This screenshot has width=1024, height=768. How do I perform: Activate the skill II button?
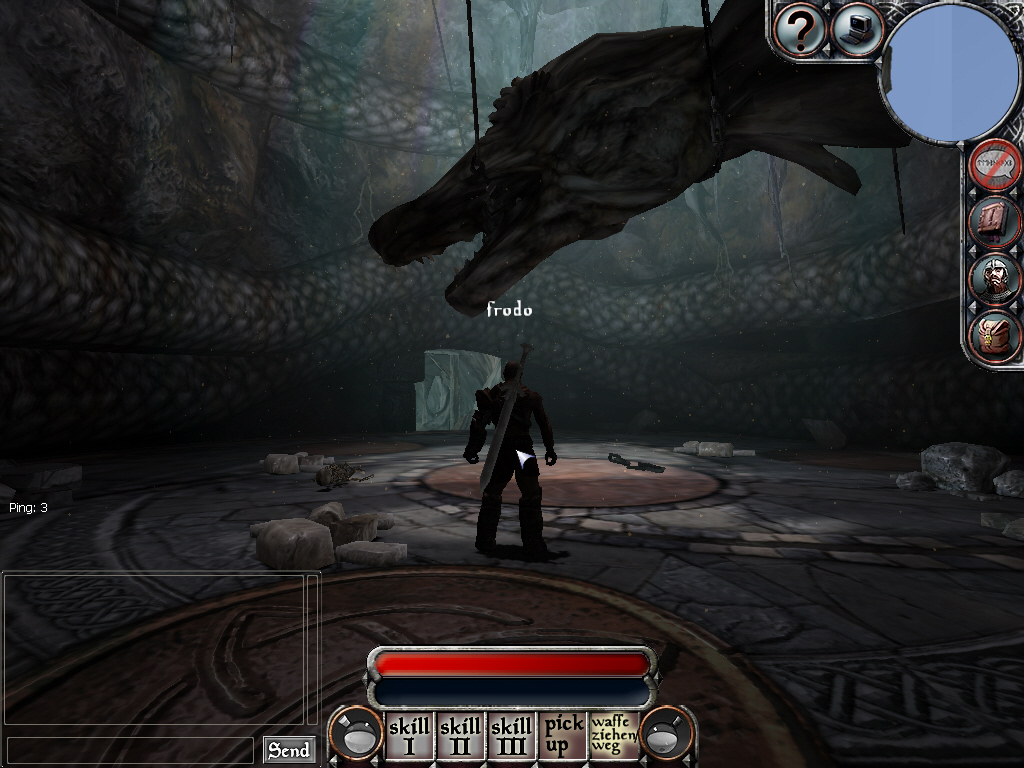tap(460, 736)
